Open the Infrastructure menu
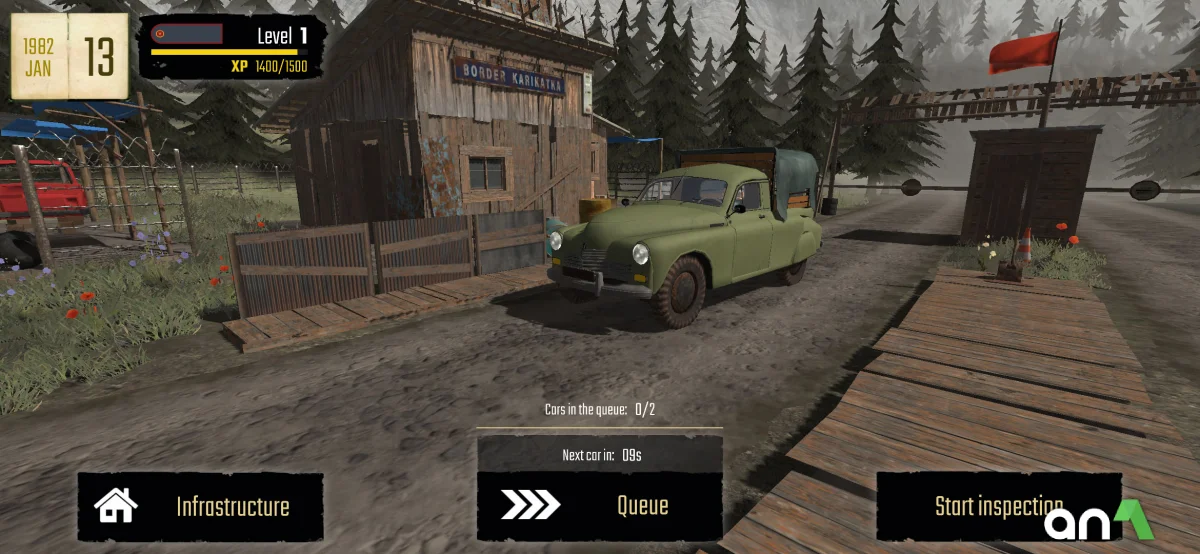 201,507
